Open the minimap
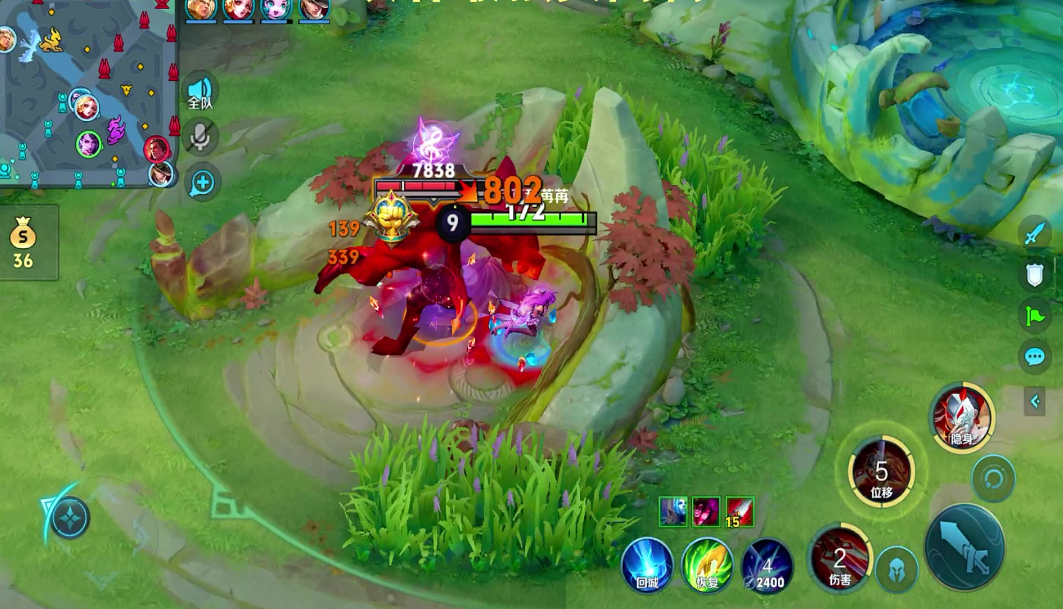 (88, 95)
